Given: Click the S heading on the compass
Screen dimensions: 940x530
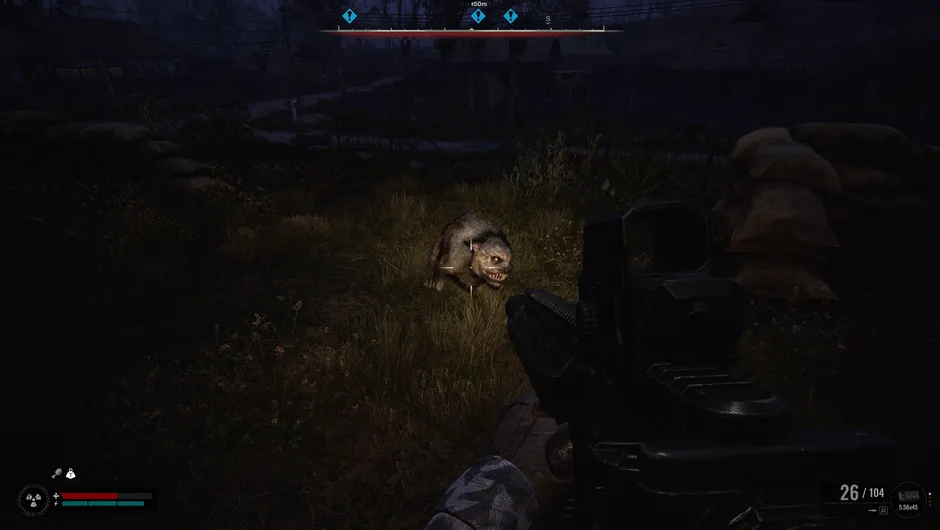Looking at the screenshot, I should tap(548, 19).
